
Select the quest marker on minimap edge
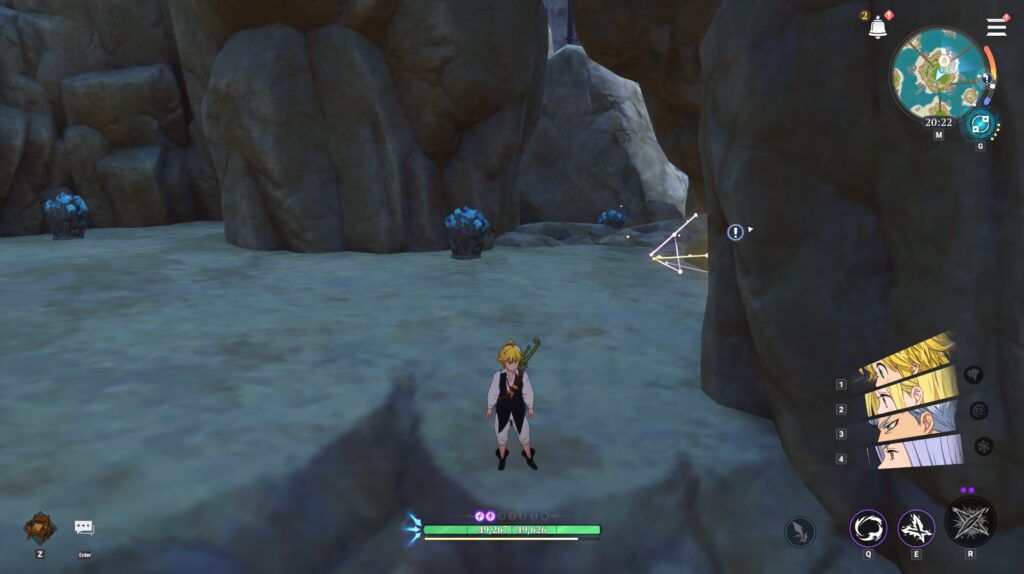[x=987, y=77]
